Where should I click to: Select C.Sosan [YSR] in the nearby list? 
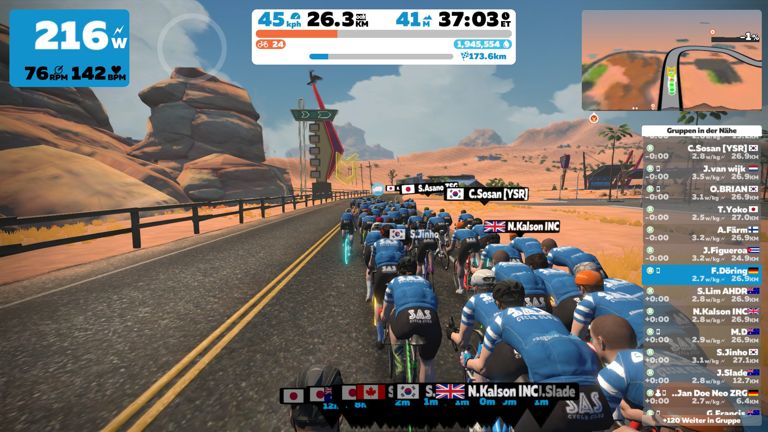[x=704, y=151]
